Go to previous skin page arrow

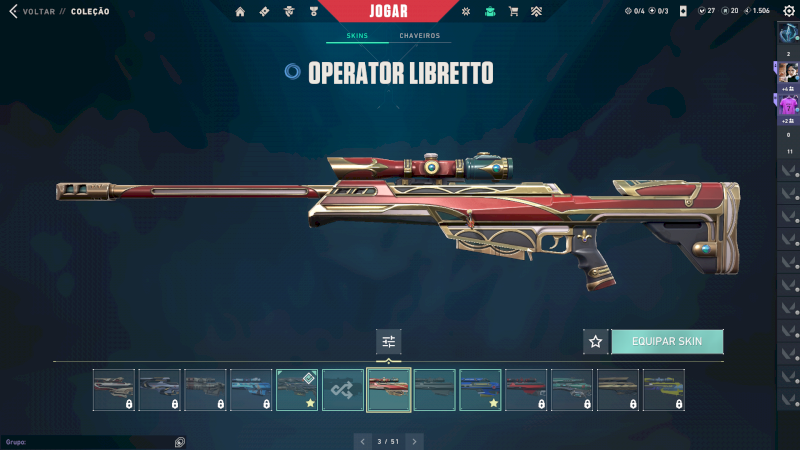(x=363, y=440)
